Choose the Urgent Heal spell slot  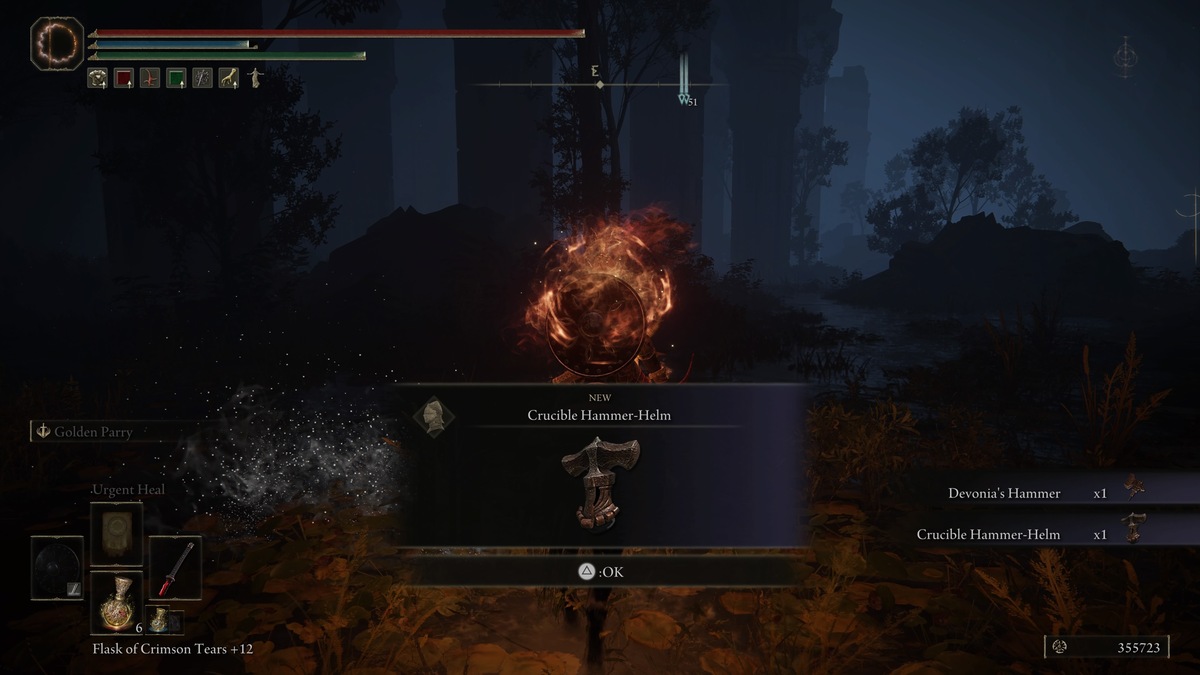tap(116, 535)
